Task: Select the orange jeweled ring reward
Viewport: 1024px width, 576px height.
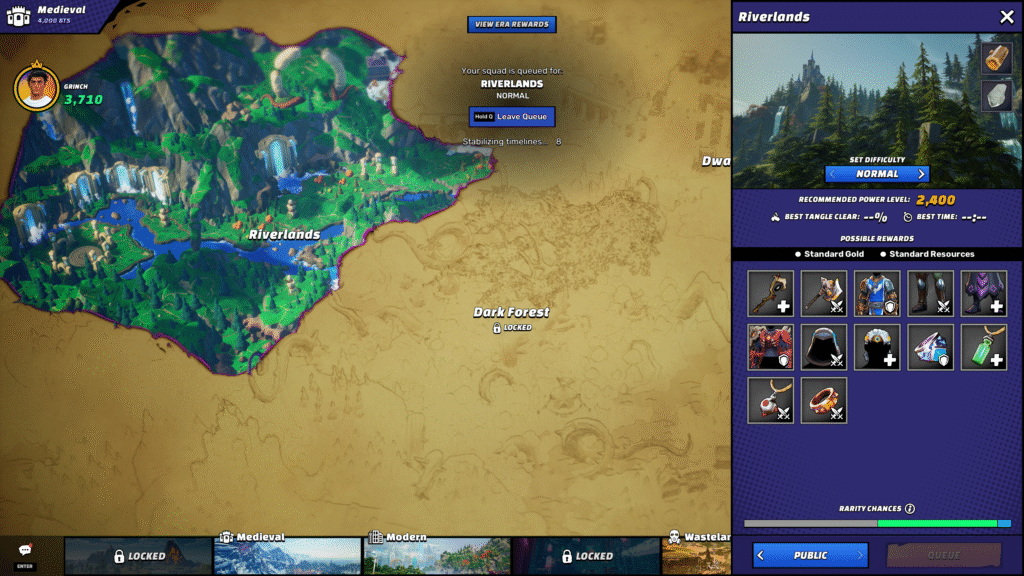Action: [824, 400]
